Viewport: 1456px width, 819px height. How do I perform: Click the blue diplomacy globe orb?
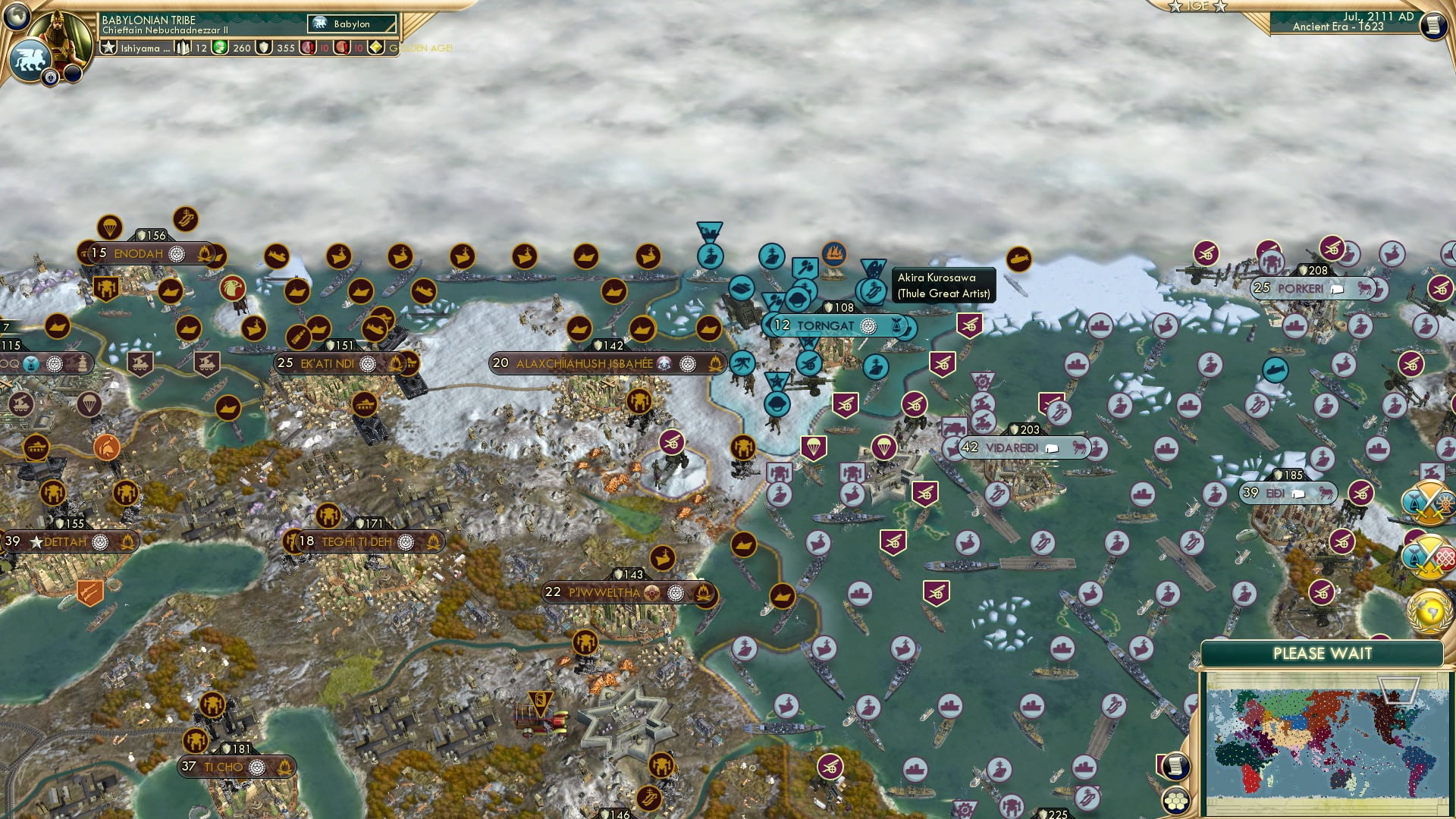pyautogui.click(x=16, y=18)
